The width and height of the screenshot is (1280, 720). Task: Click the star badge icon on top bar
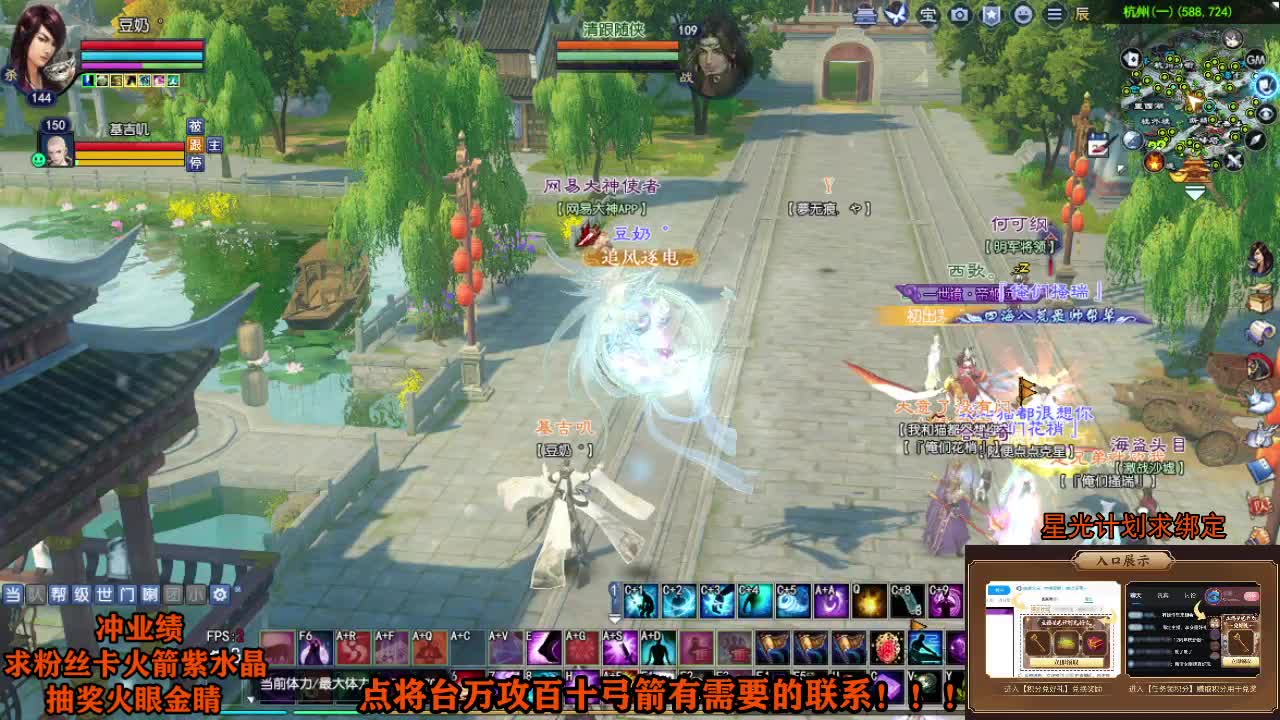point(991,14)
